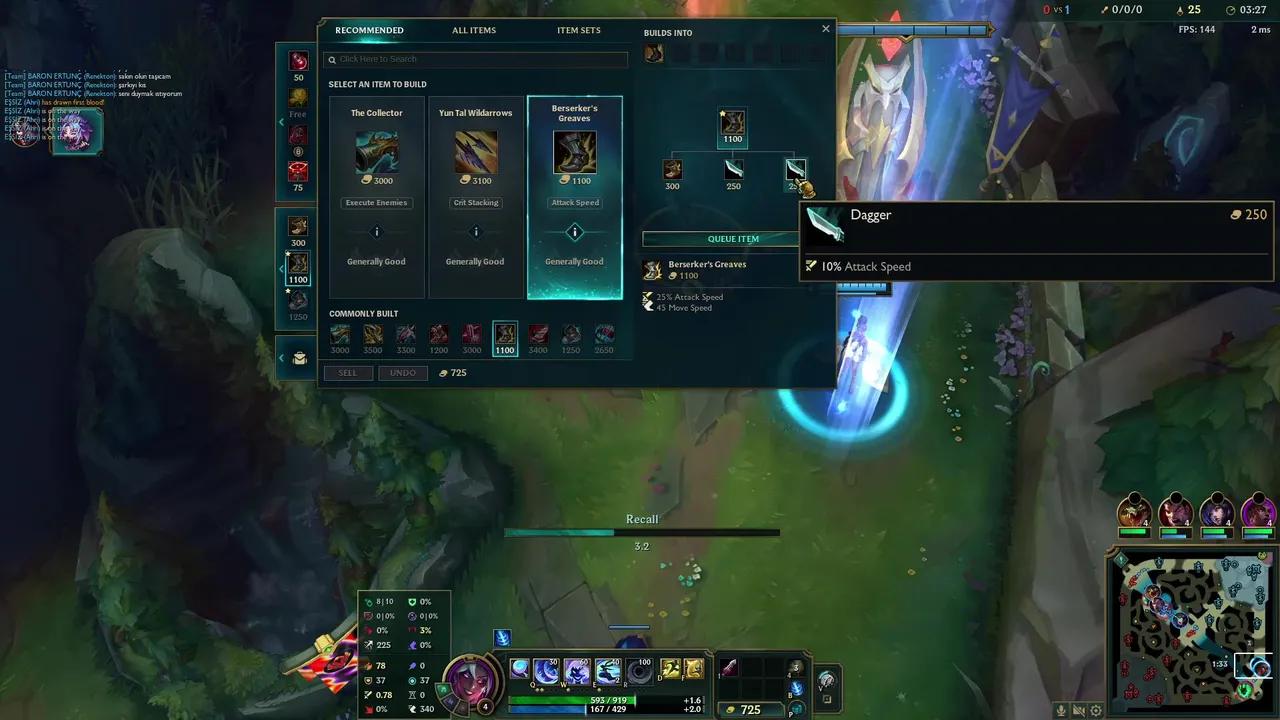Click the Berserker's Greaves icon in Builds Into
The width and height of the screenshot is (1280, 720).
654,52
